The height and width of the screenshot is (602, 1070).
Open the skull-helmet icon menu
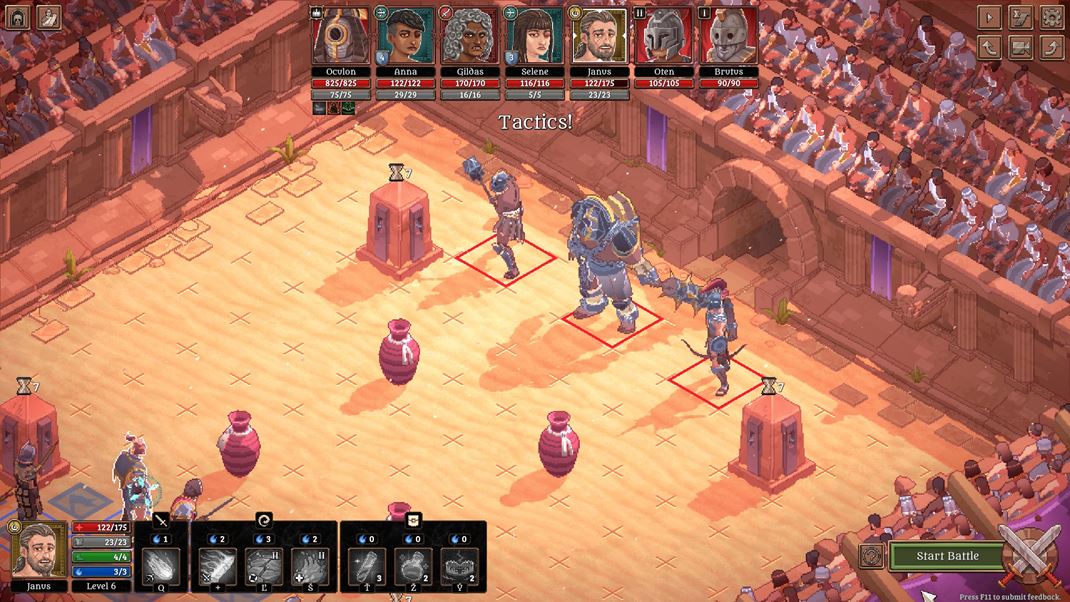click(17, 16)
